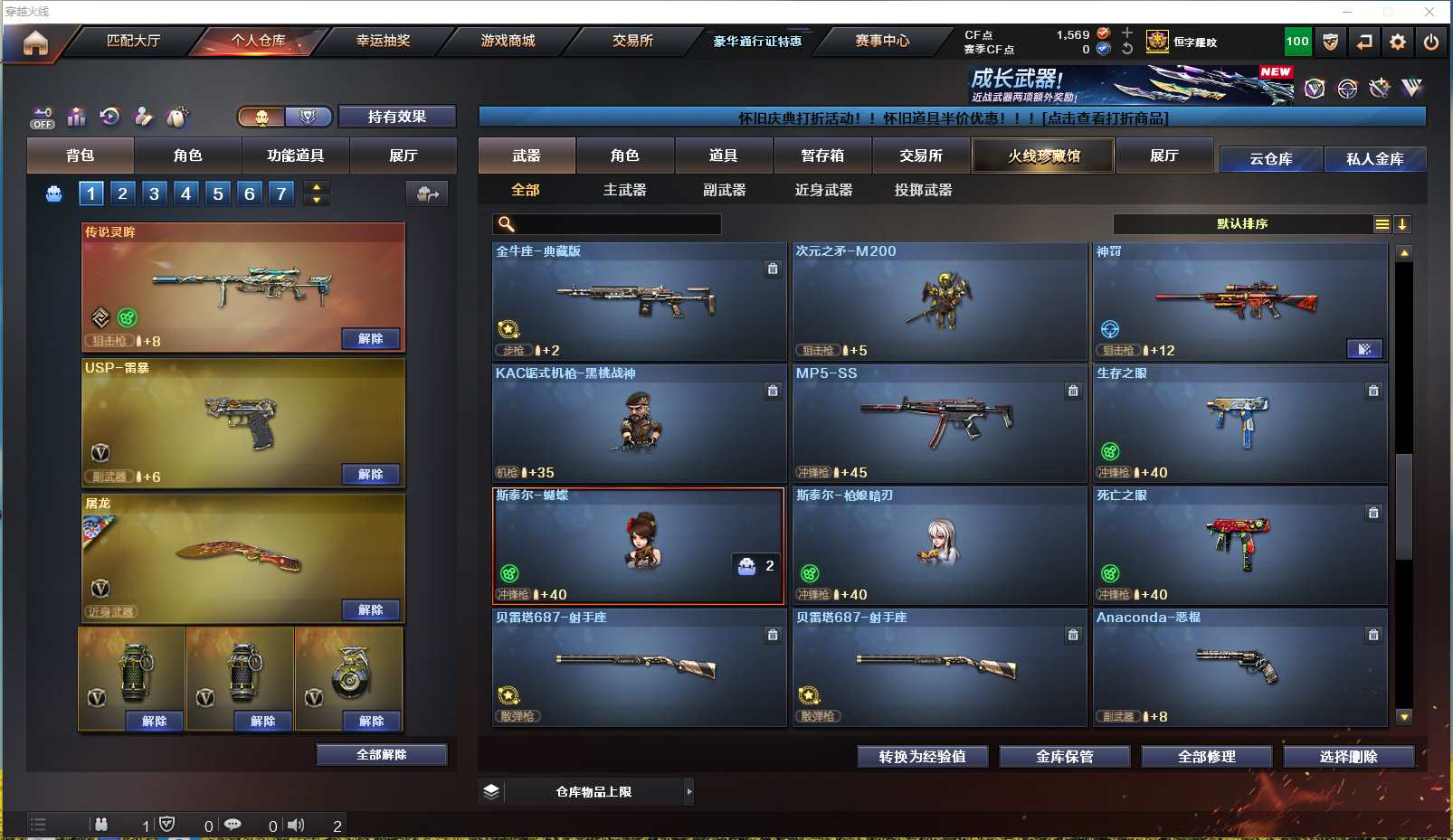Image resolution: width=1453 pixels, height=840 pixels.
Task: Open the settings gear icon
Action: (x=1398, y=42)
